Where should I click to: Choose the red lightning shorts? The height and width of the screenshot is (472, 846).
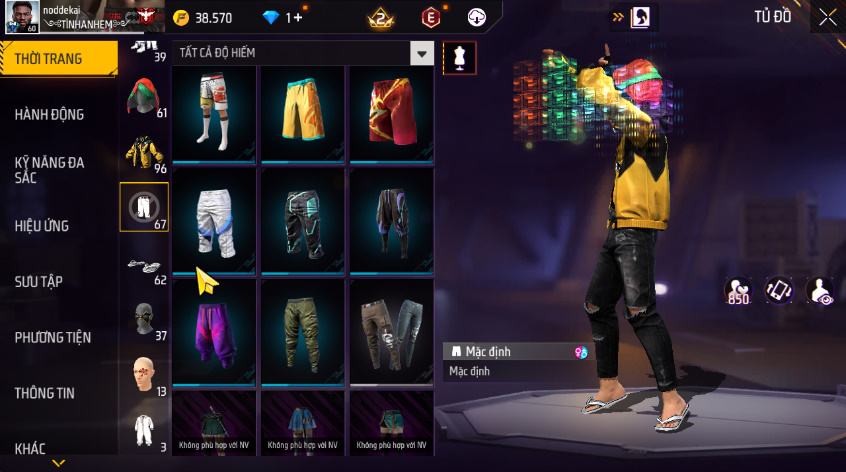point(391,112)
